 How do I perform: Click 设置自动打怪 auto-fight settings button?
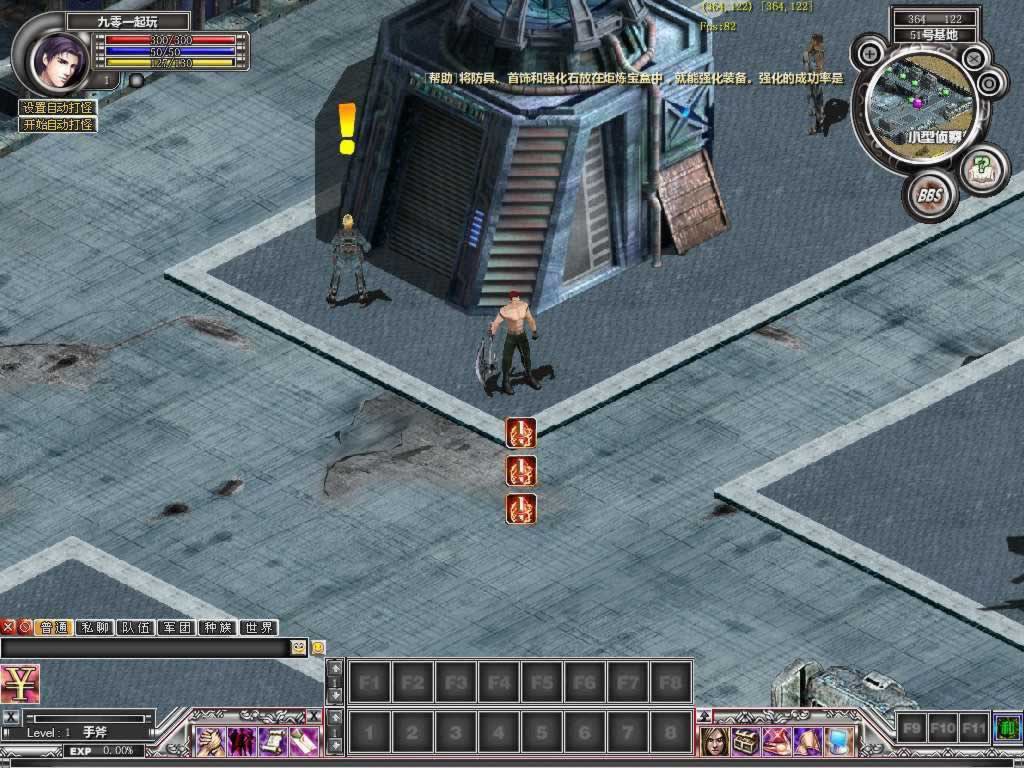(57, 107)
